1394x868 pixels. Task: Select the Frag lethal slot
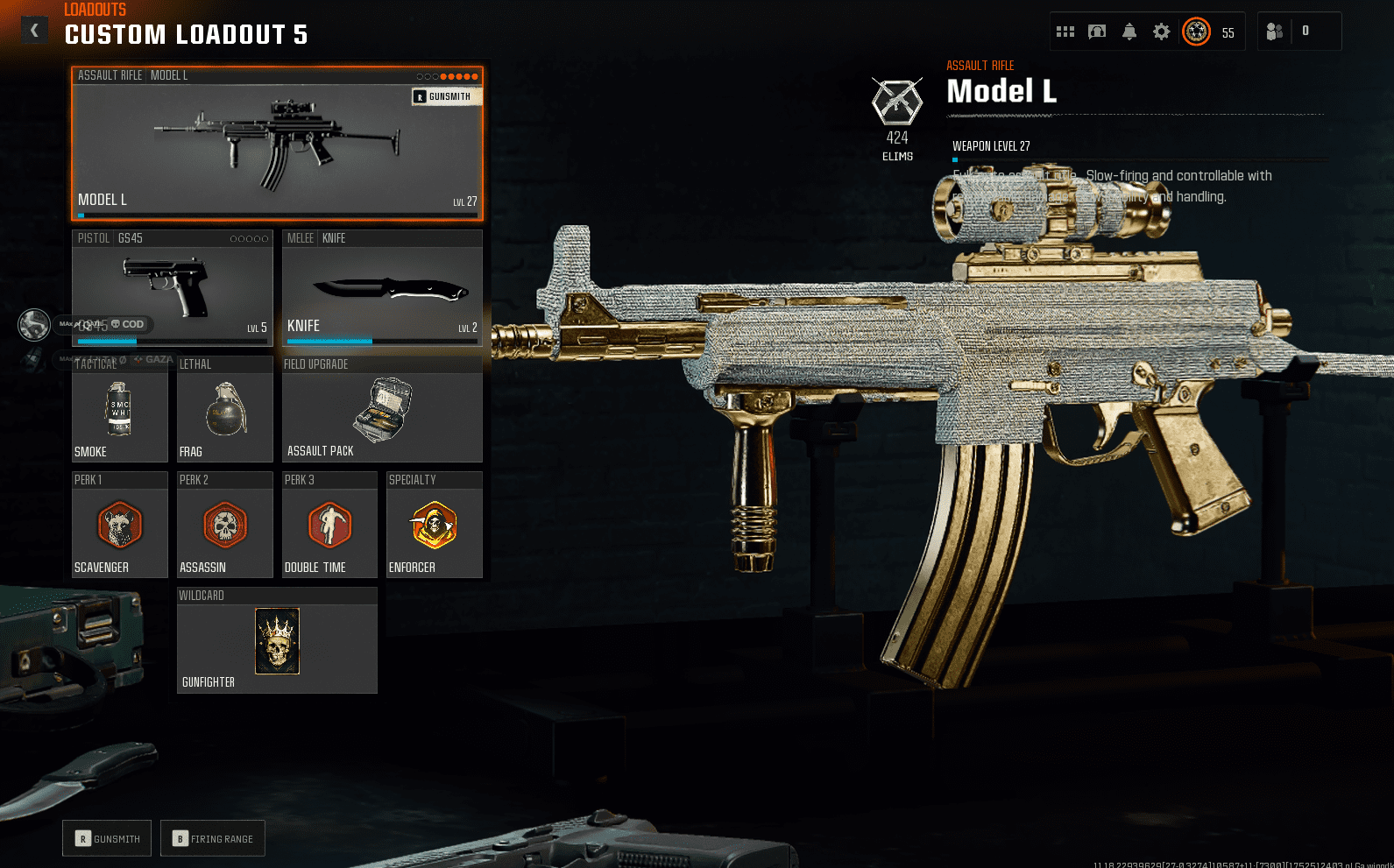tap(224, 412)
